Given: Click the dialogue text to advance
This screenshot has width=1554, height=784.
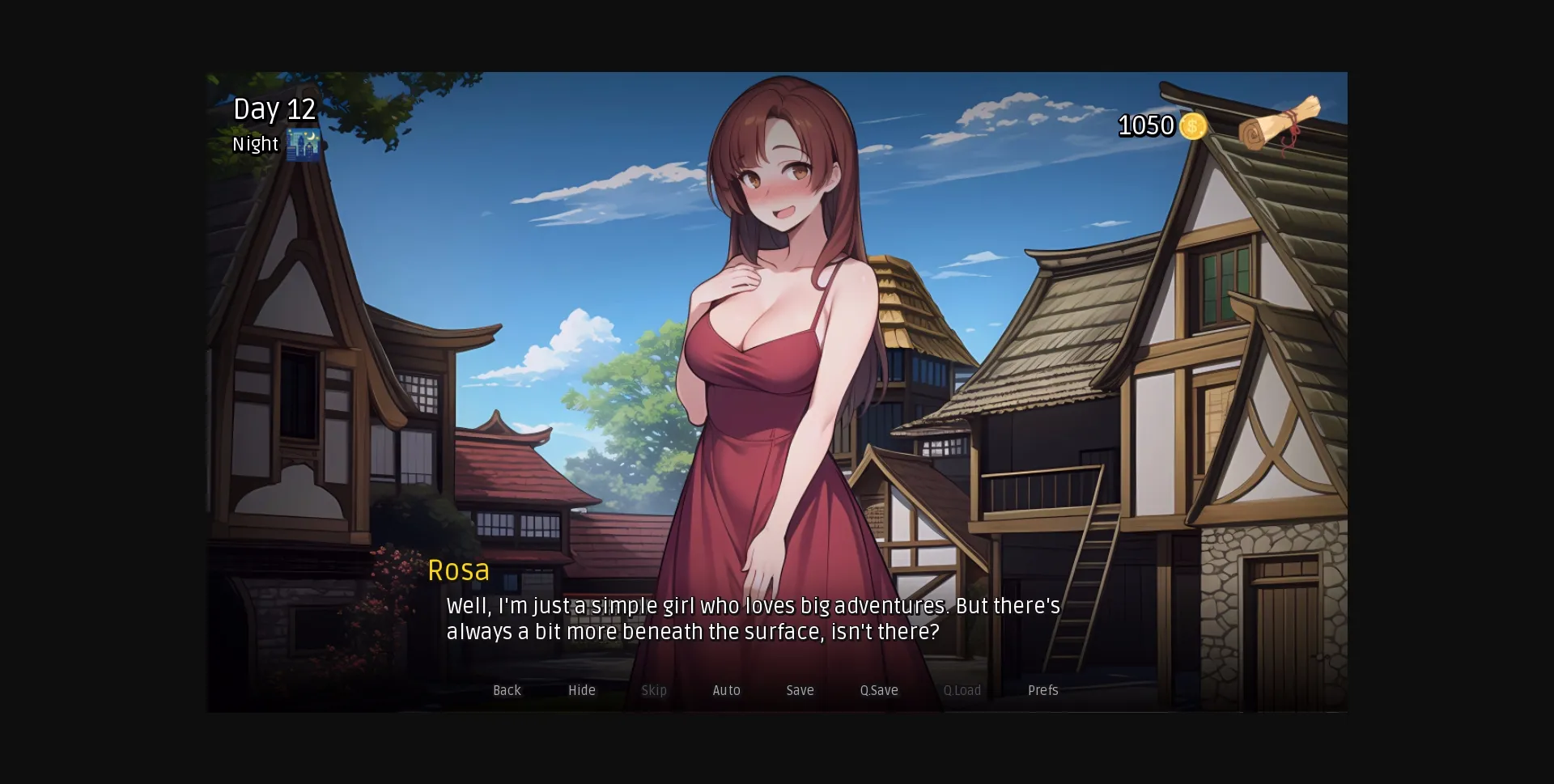Looking at the screenshot, I should [751, 619].
